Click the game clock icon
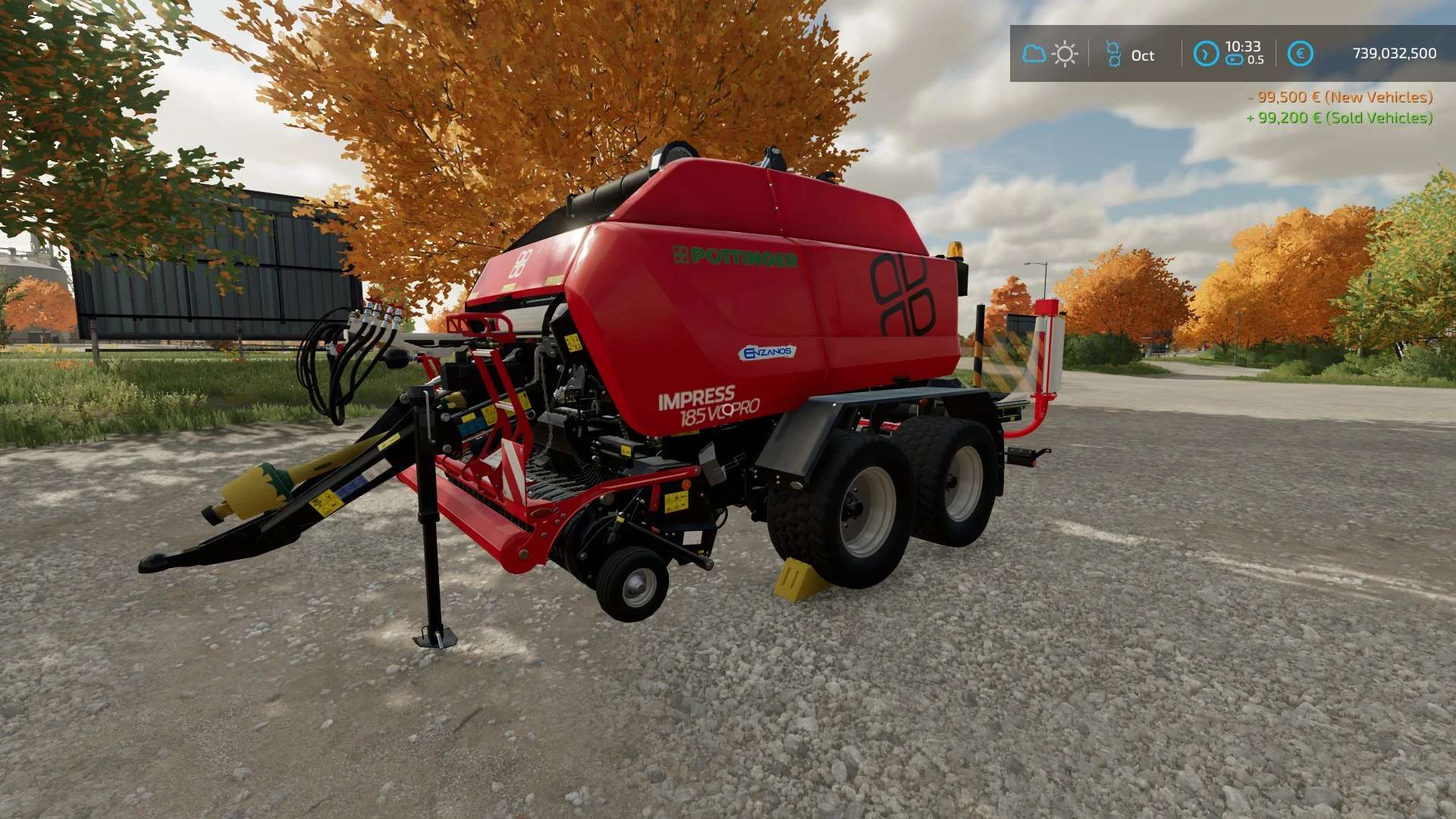Screen dimensions: 1456x819 (x=1206, y=54)
